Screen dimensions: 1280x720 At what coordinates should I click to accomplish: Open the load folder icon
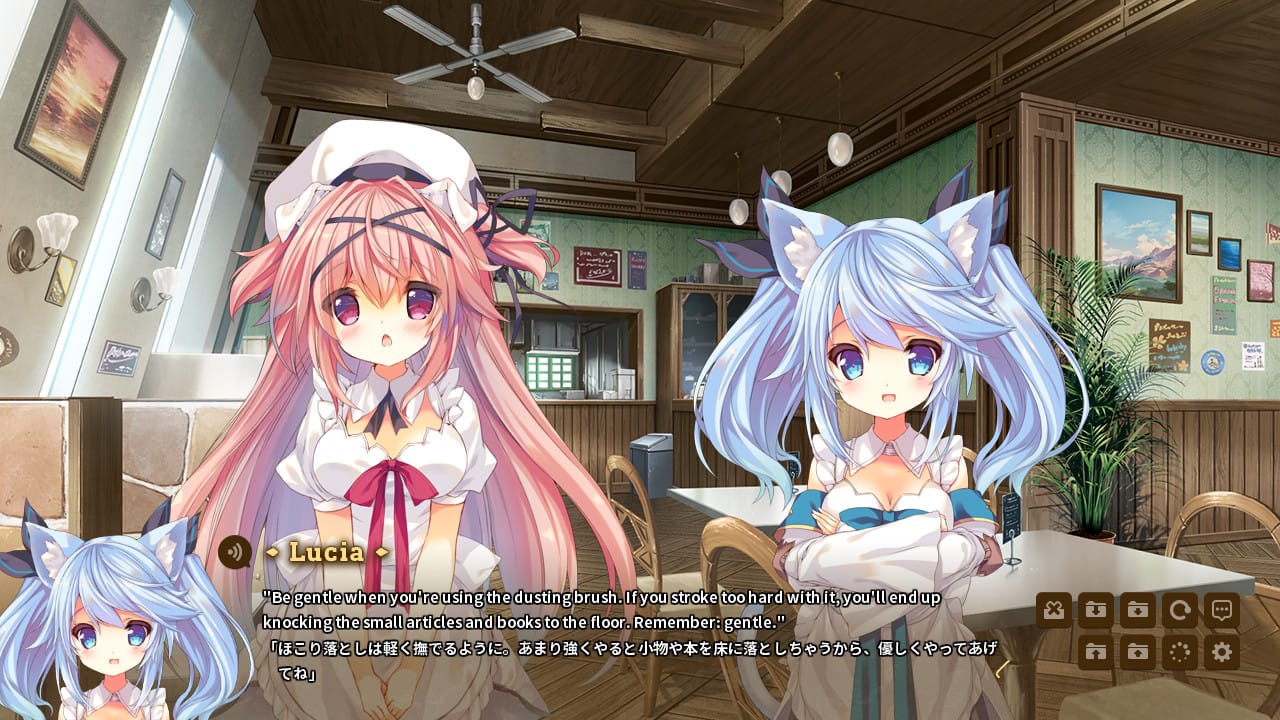click(1137, 650)
